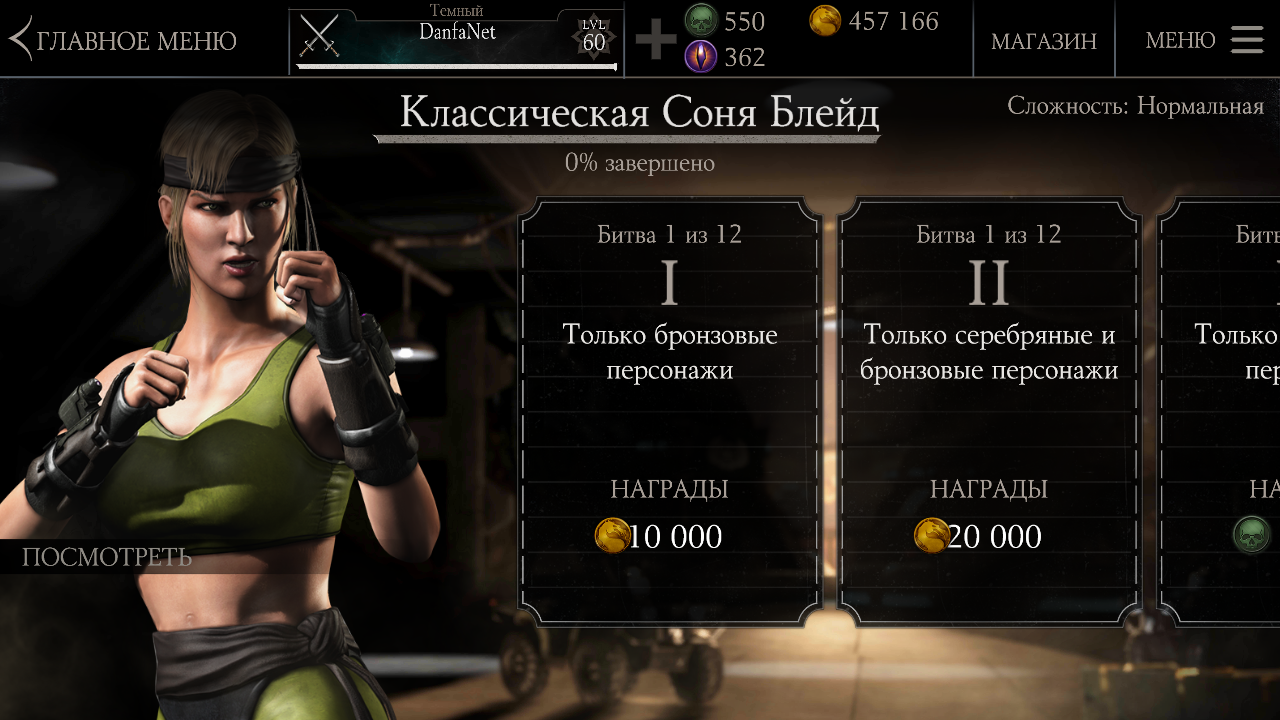Select tower II silver and bronze characters
This screenshot has height=720, width=1280.
click(988, 410)
